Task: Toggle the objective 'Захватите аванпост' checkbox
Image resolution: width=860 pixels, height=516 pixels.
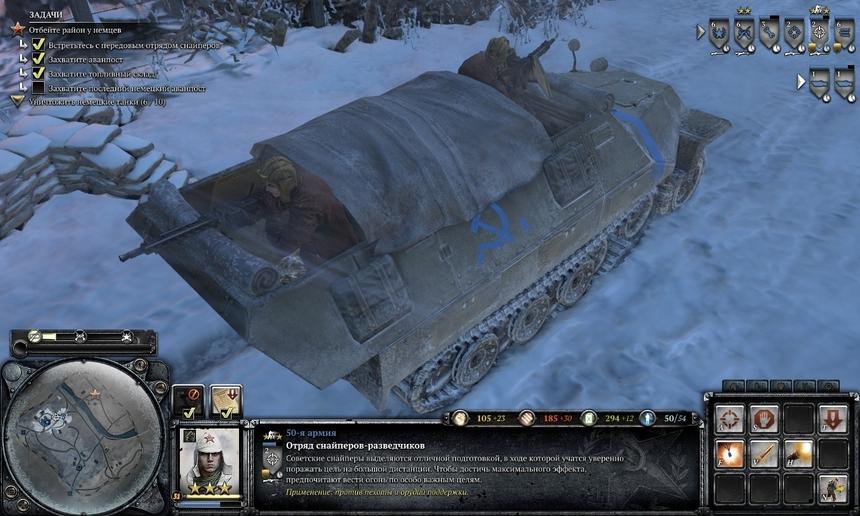Action: pos(39,59)
